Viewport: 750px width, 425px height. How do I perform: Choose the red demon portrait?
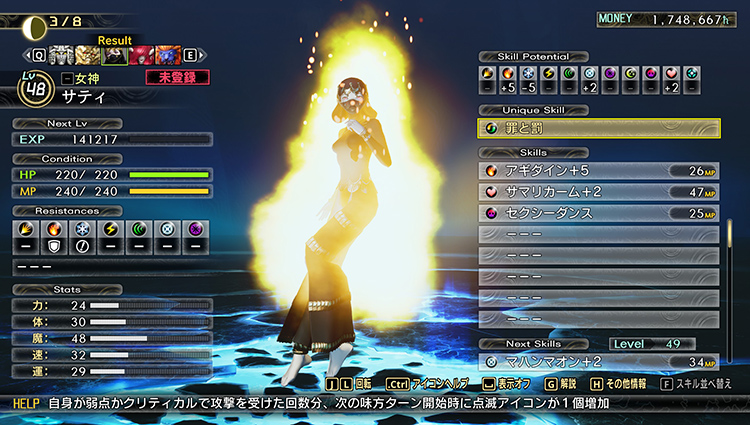click(141, 56)
